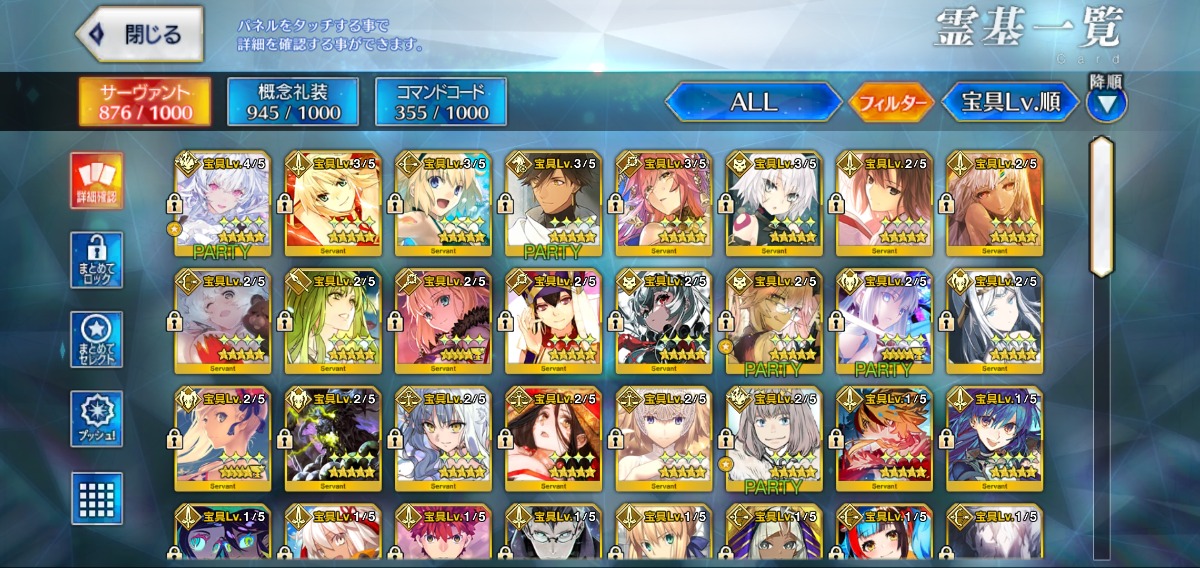Toggle the 降順 descending arrow button
This screenshot has height=568, width=1200.
pyautogui.click(x=1107, y=102)
